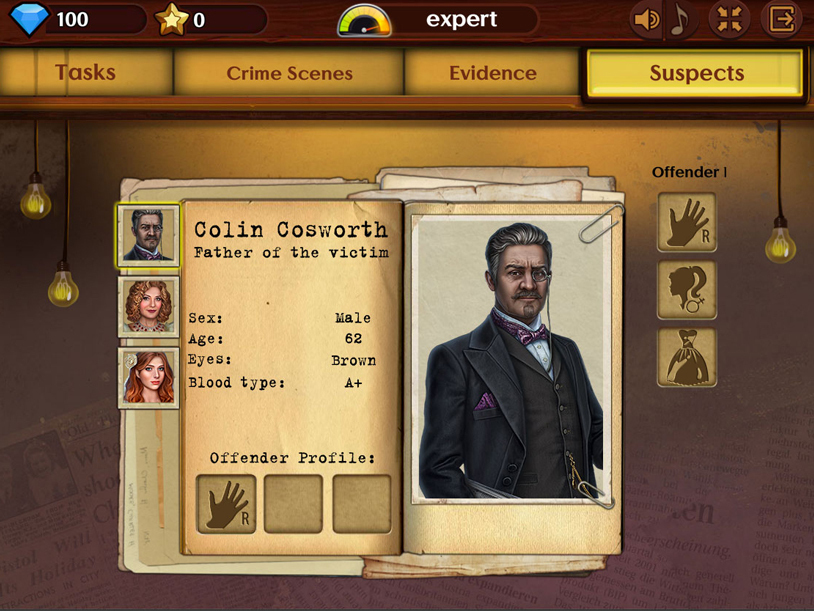Open the expert difficulty gauge
814x611 pixels.
click(364, 20)
